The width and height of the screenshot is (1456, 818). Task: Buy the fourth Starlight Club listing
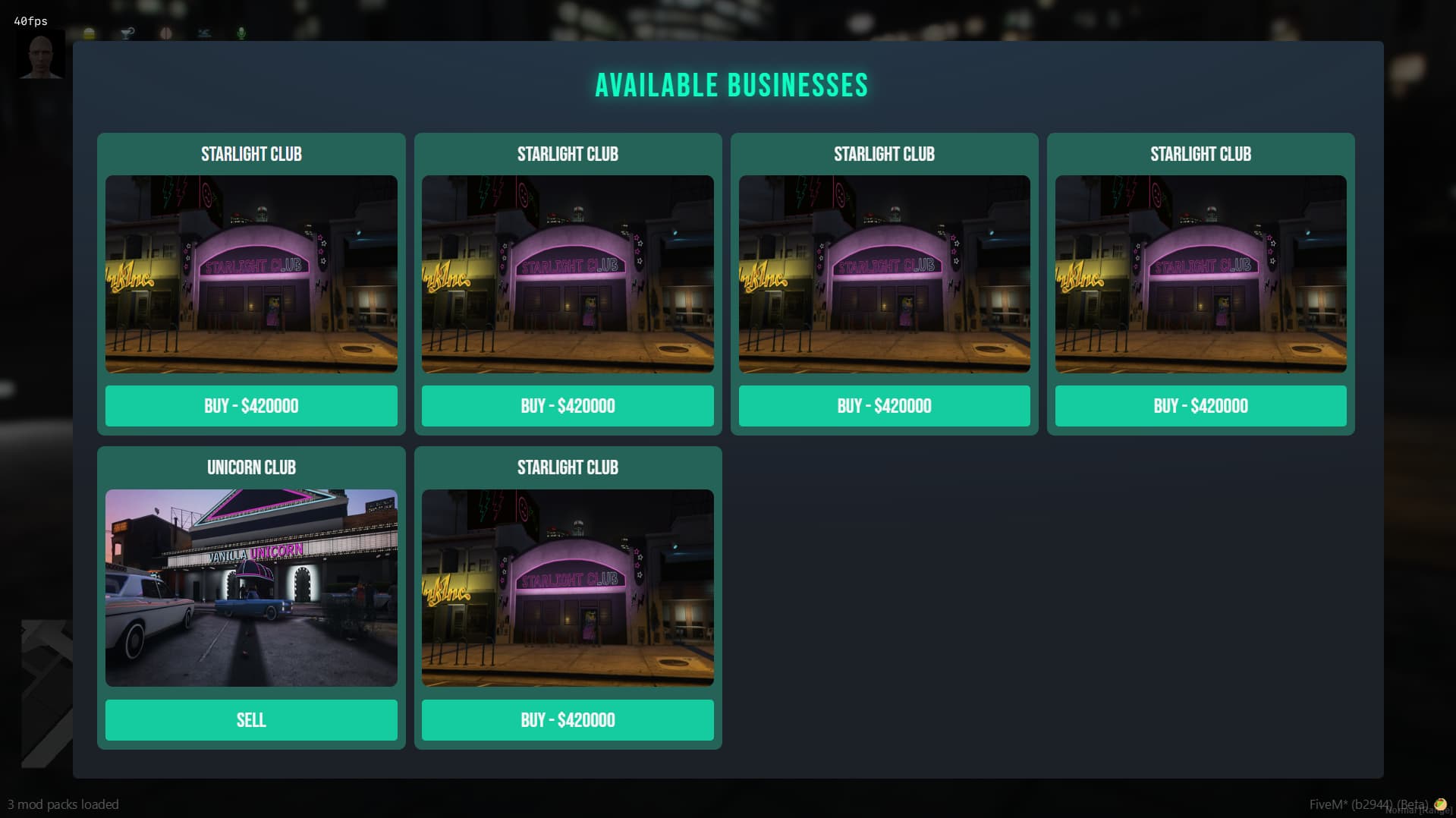coord(1200,406)
